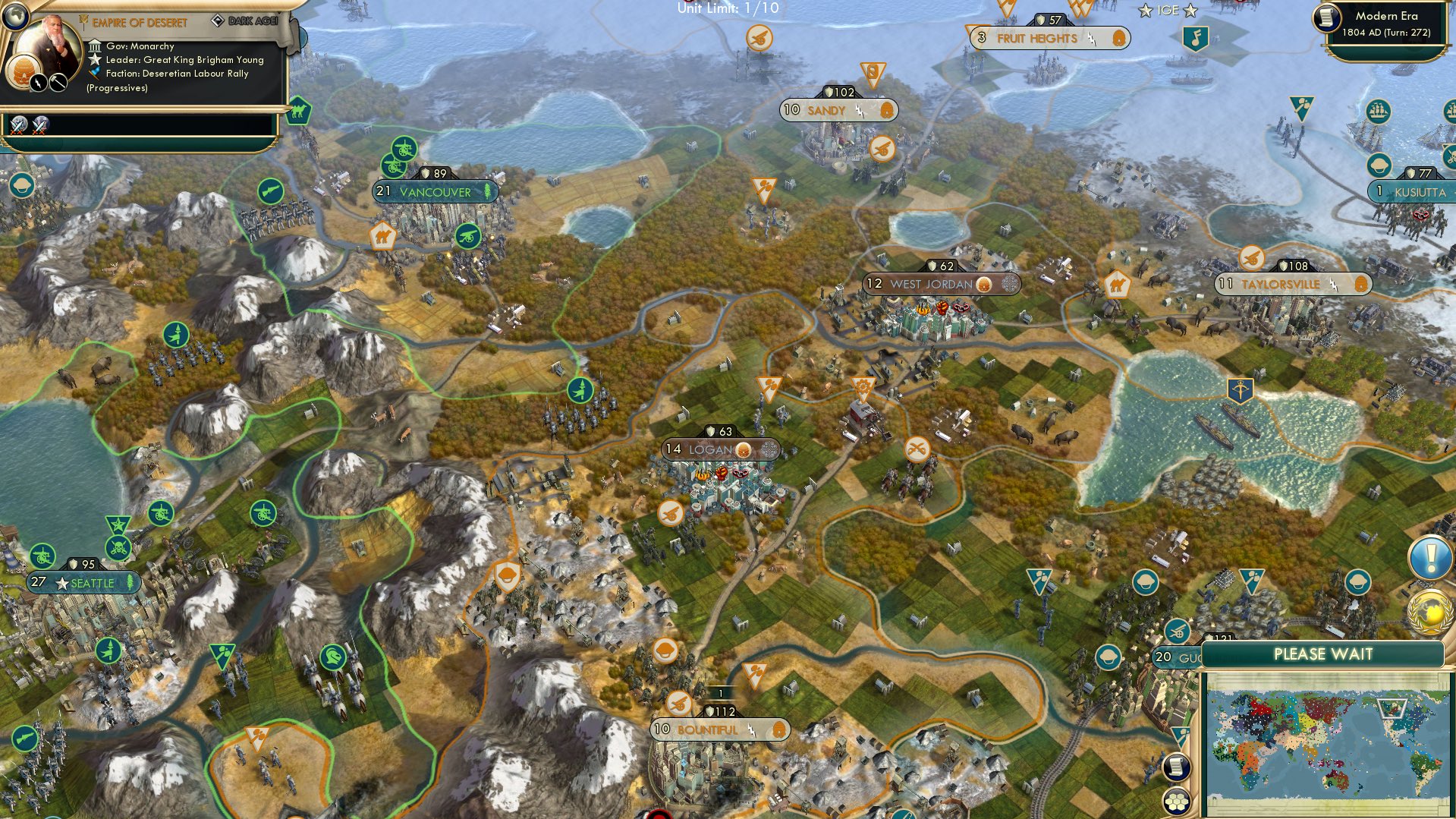Toggle the hex grid icon beside the minimap
The width and height of the screenshot is (1456, 819).
point(1175,802)
